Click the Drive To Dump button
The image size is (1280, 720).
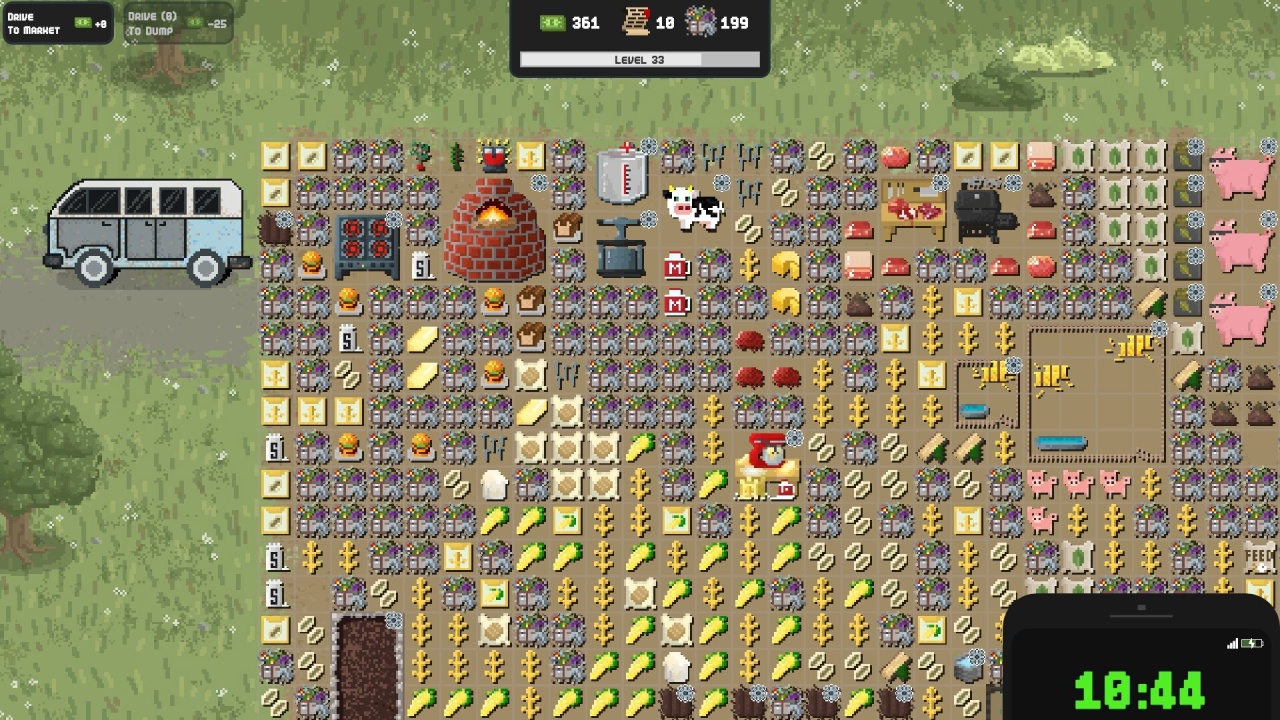[178, 24]
